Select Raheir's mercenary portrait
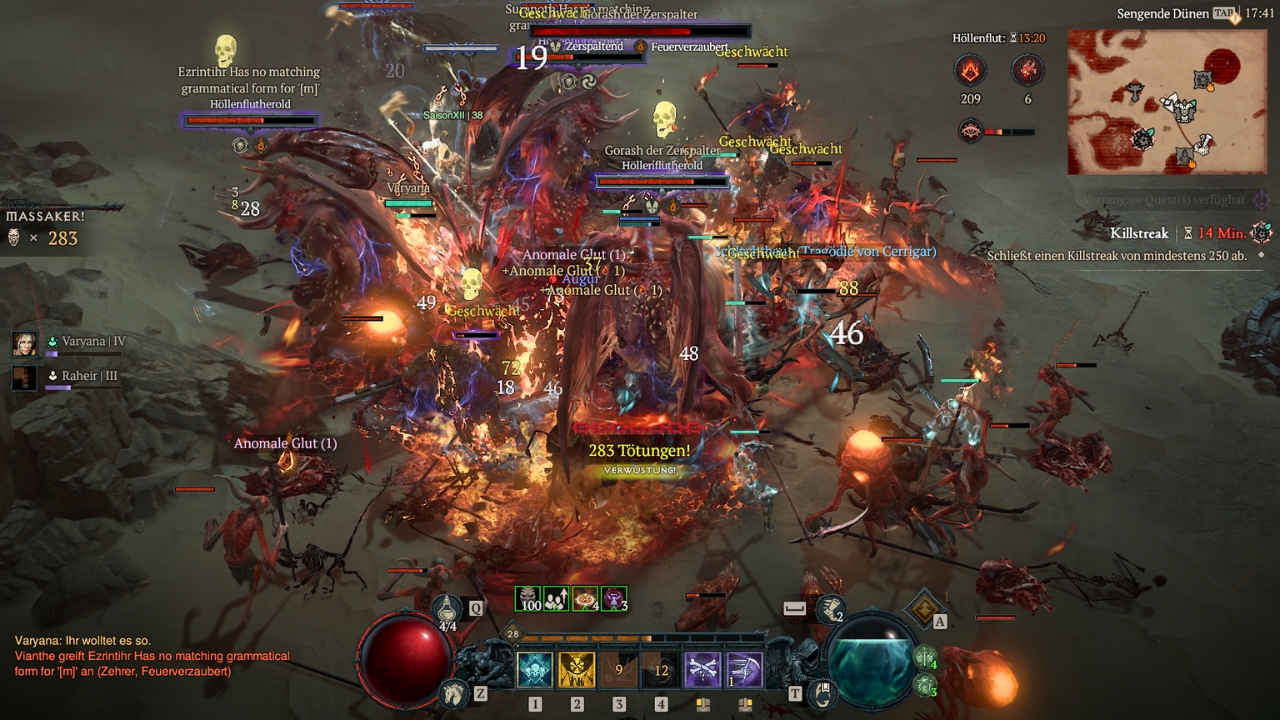This screenshot has height=720, width=1280. [x=25, y=377]
